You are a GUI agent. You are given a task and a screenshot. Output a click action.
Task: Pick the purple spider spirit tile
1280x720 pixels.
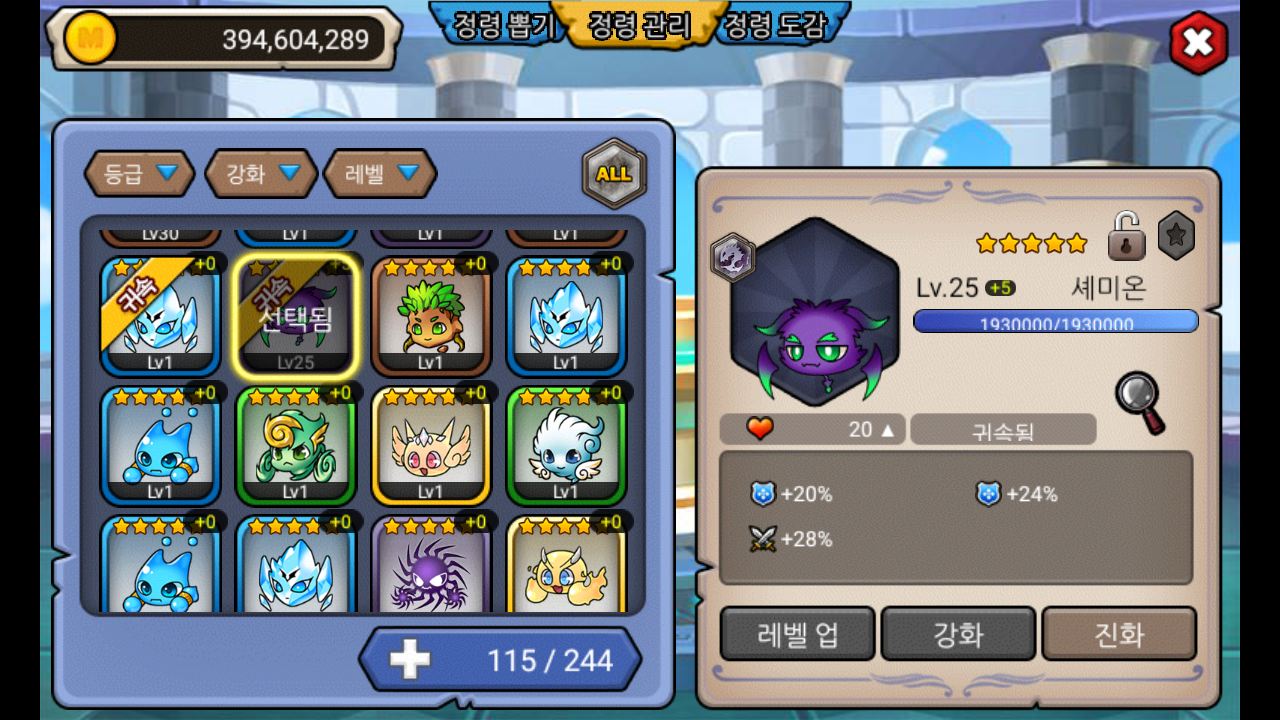[x=430, y=570]
